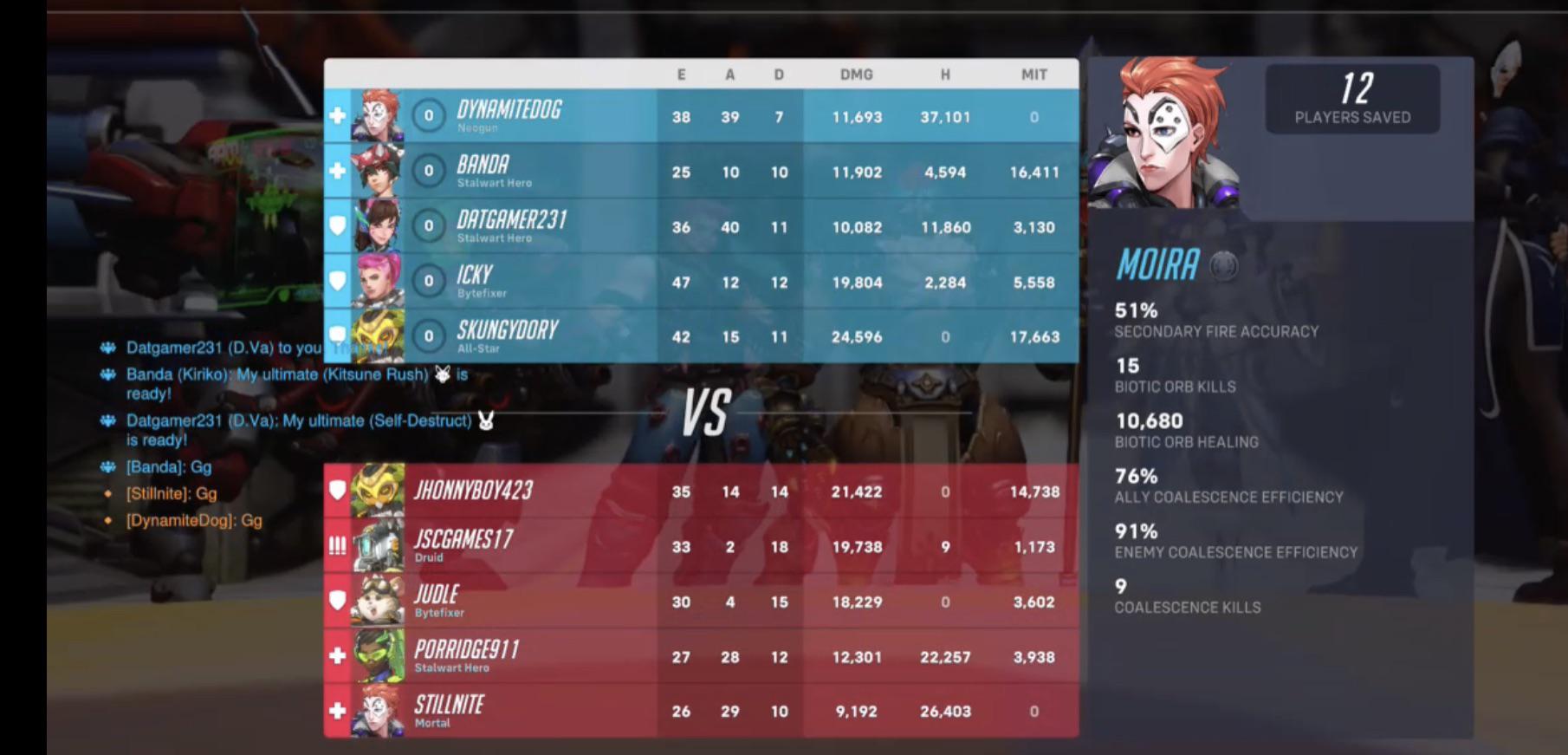
Task: Click the Kitsune Rush fox icon in chat
Action: pos(442,373)
